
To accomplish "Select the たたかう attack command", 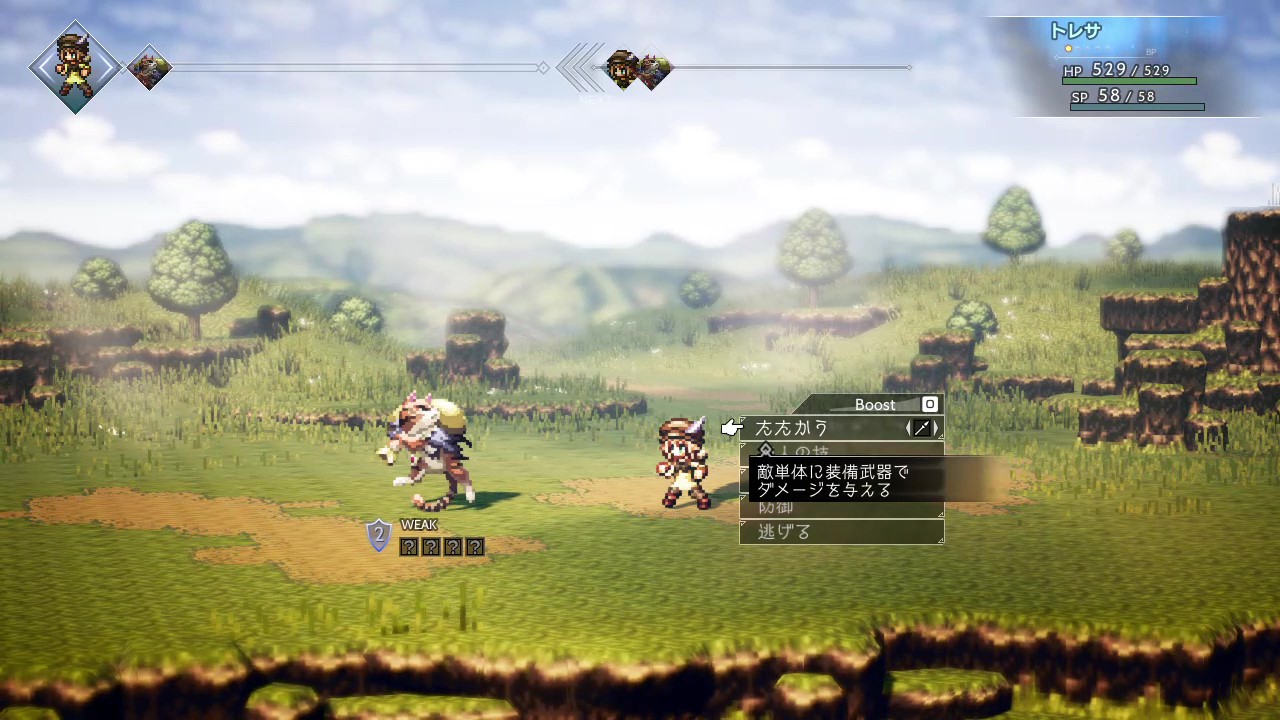I will pyautogui.click(x=792, y=428).
